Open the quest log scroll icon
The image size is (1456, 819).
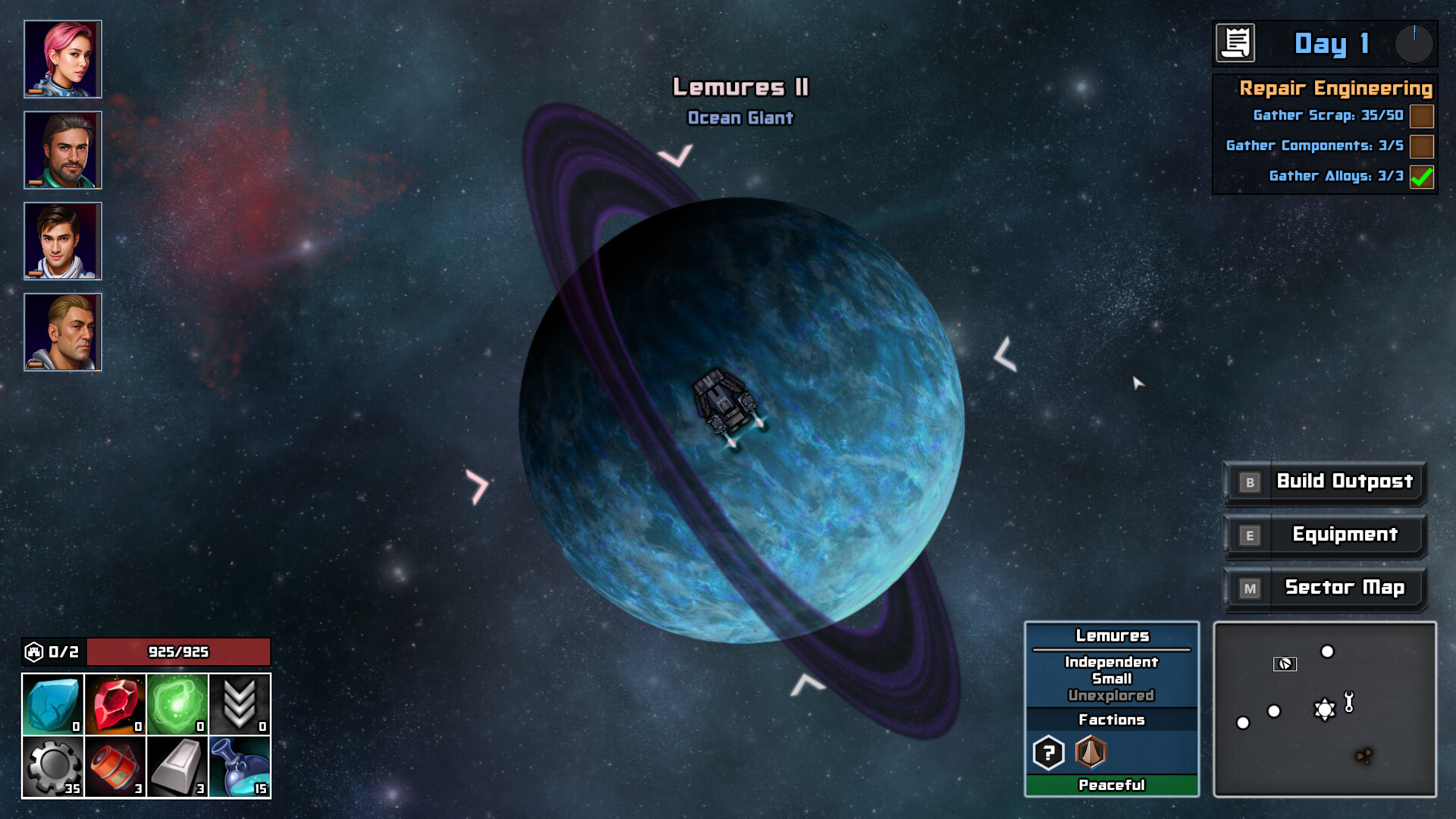pyautogui.click(x=1238, y=43)
